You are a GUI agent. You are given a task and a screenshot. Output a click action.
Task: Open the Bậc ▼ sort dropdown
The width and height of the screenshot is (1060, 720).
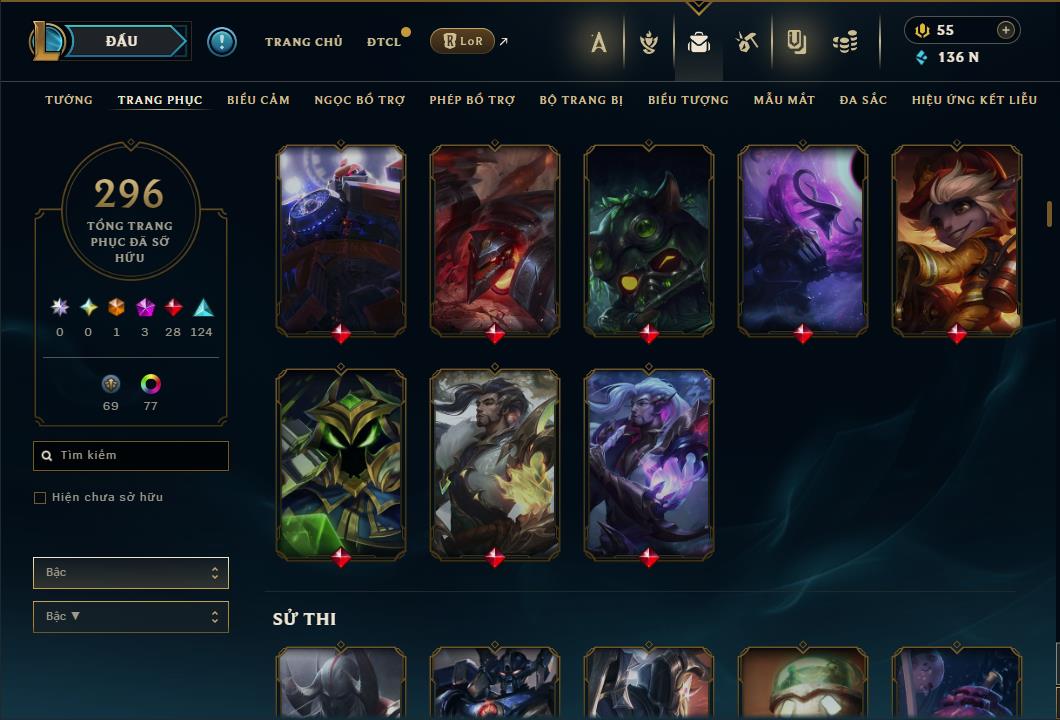130,617
